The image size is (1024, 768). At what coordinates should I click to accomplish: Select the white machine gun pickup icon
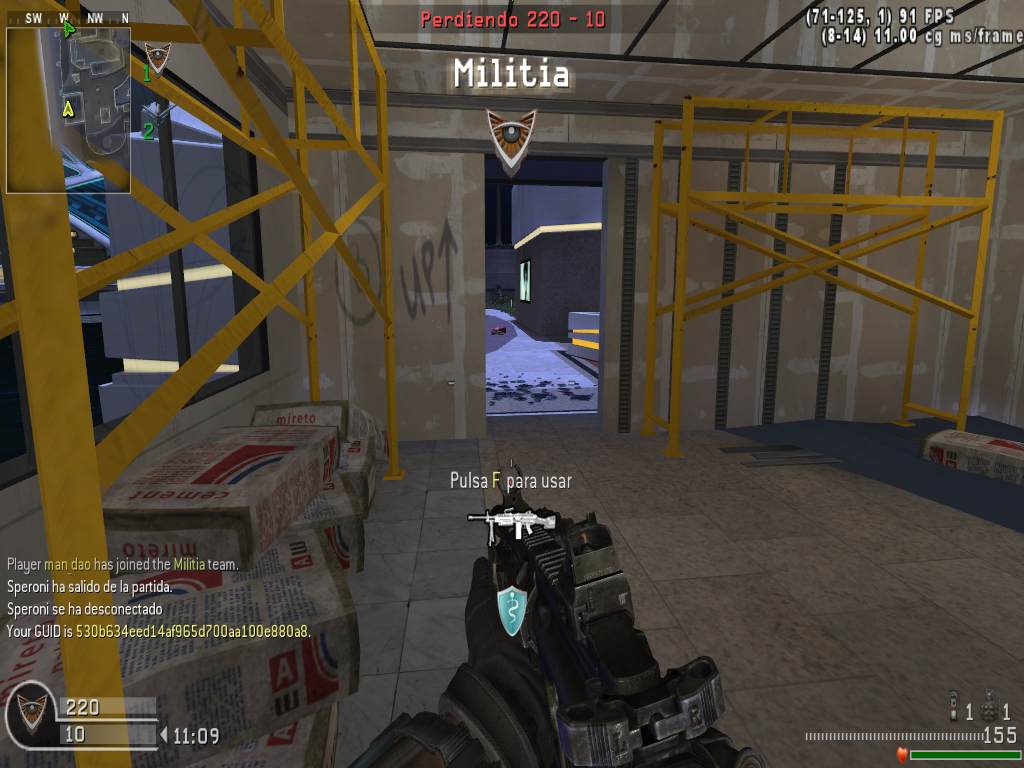click(513, 521)
